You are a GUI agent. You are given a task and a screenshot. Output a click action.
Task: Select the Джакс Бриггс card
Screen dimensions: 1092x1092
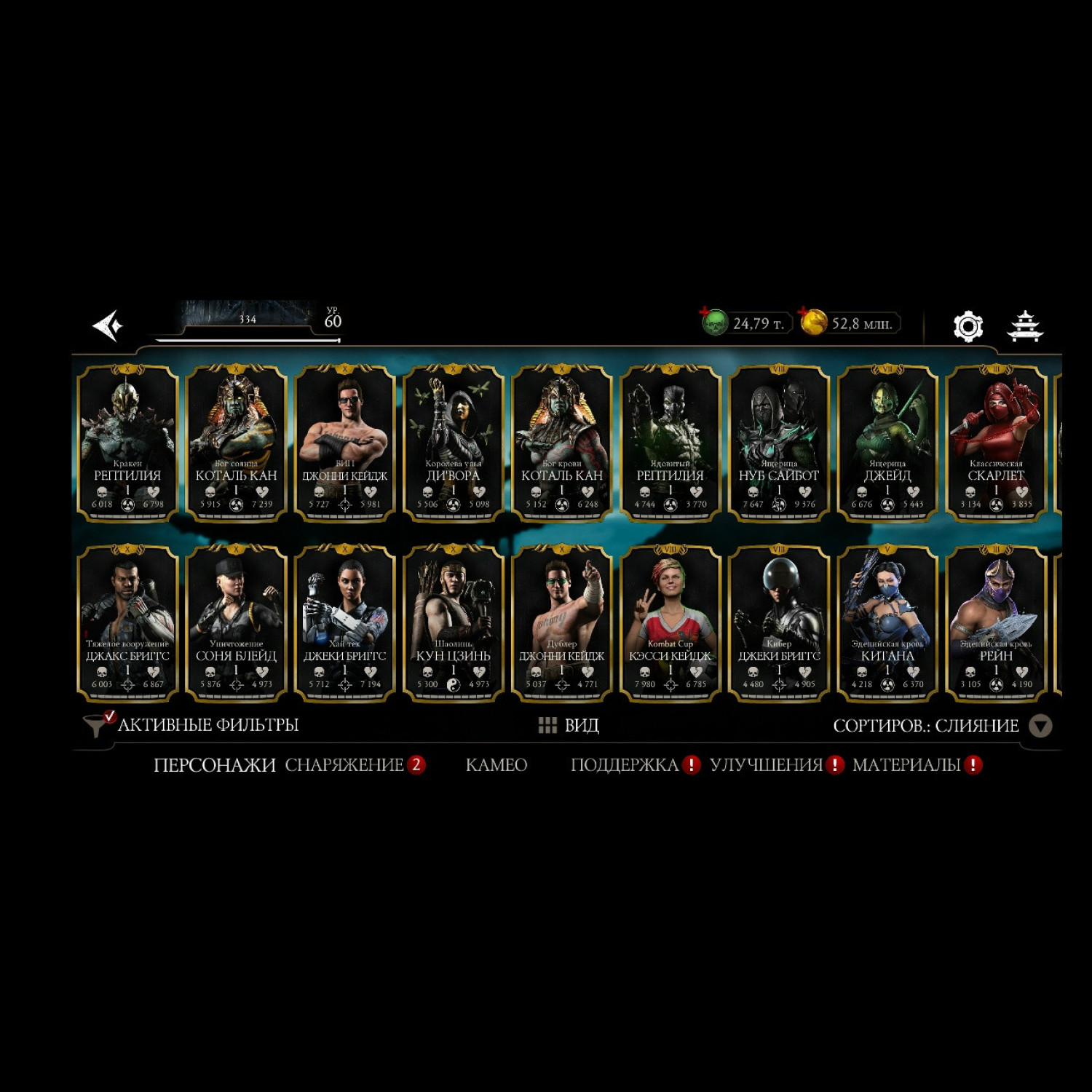point(127,623)
